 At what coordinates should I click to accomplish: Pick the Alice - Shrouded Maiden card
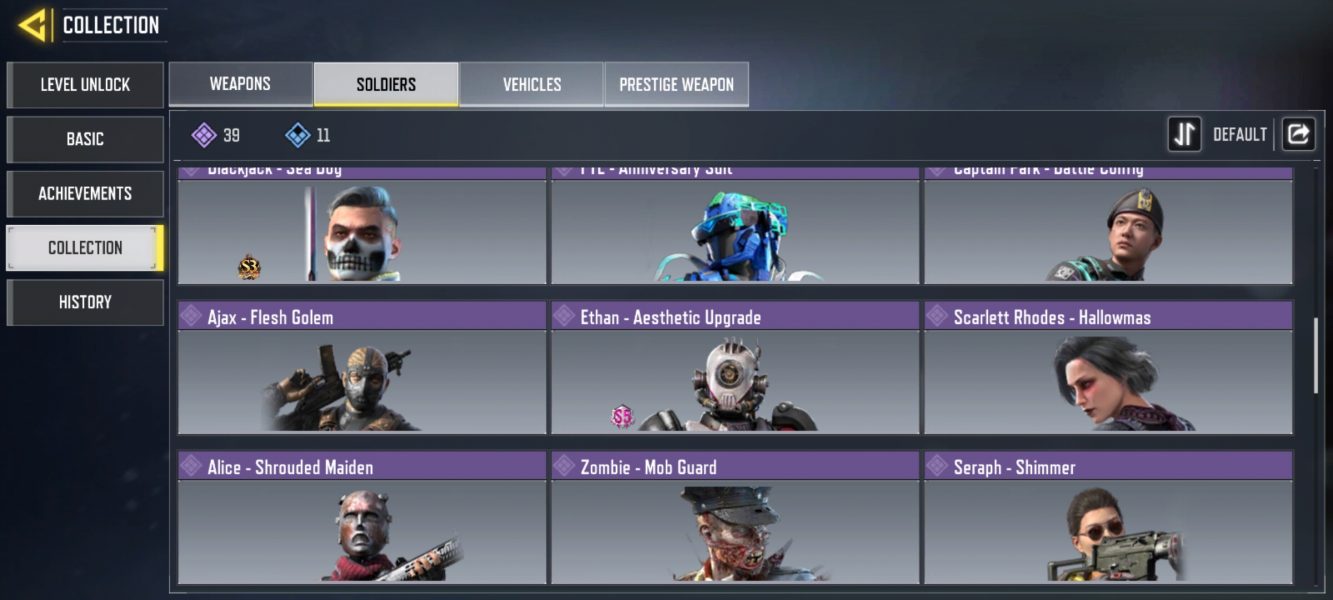point(362,517)
